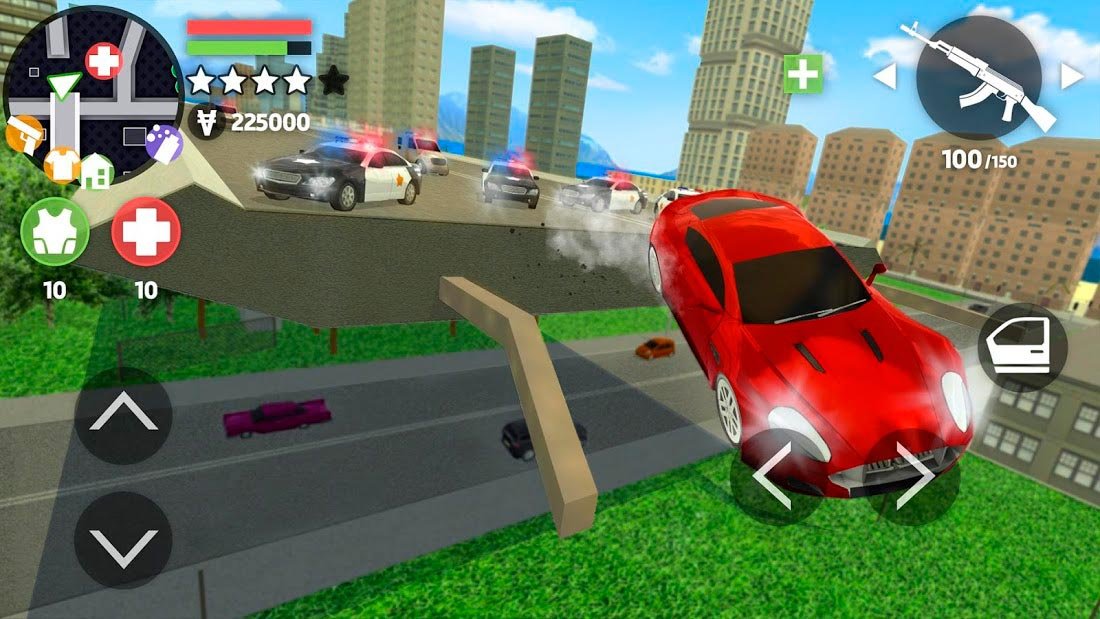Use the green body armor button
The height and width of the screenshot is (619, 1100).
tap(55, 232)
